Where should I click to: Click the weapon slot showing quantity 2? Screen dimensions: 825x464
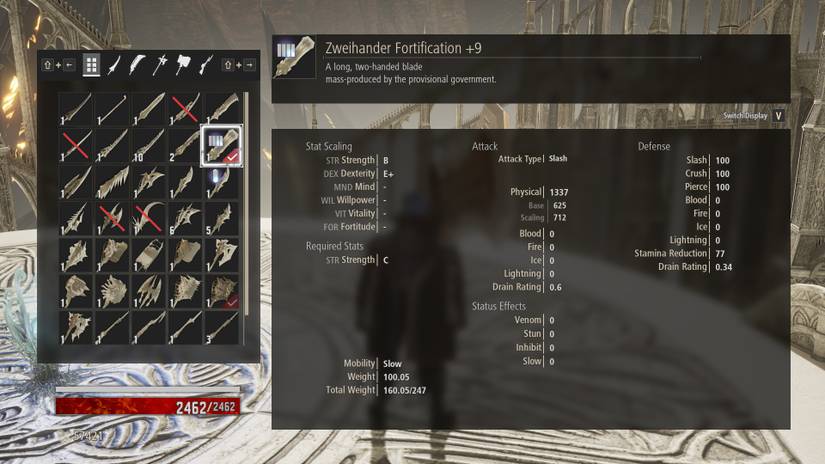point(184,145)
